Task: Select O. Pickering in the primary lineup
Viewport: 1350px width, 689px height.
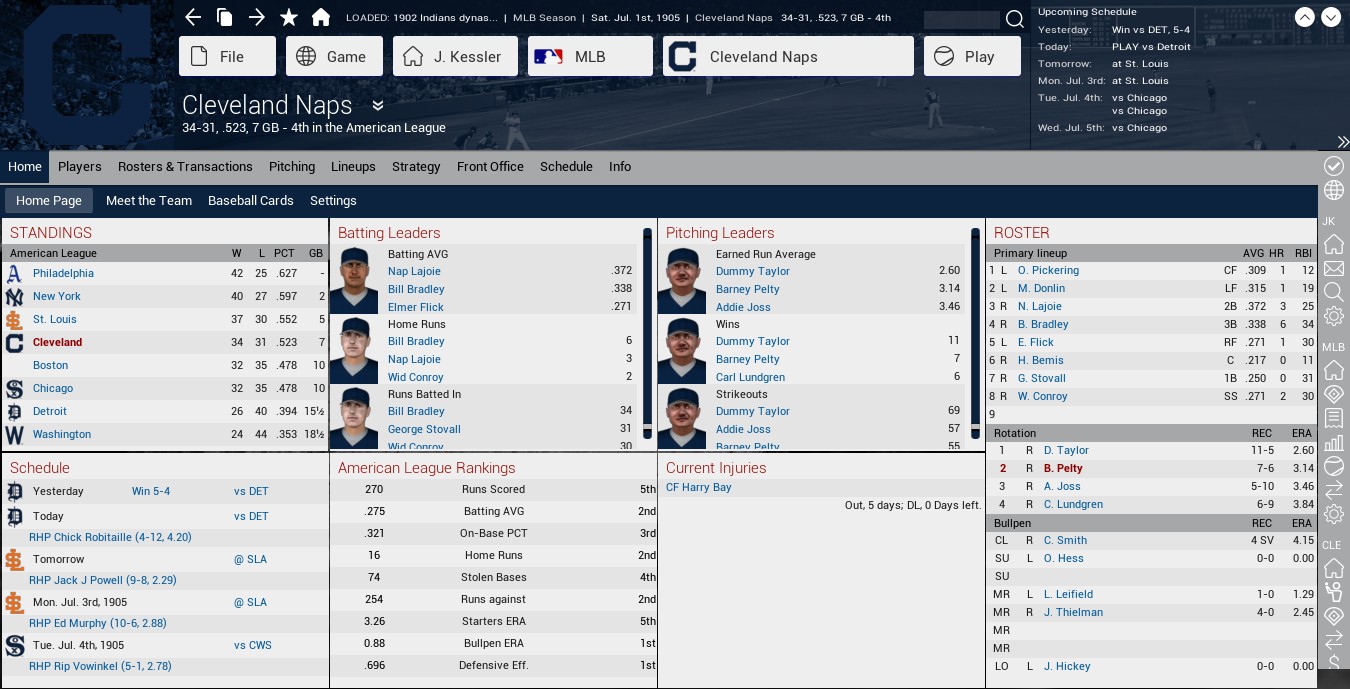Action: coord(1048,270)
